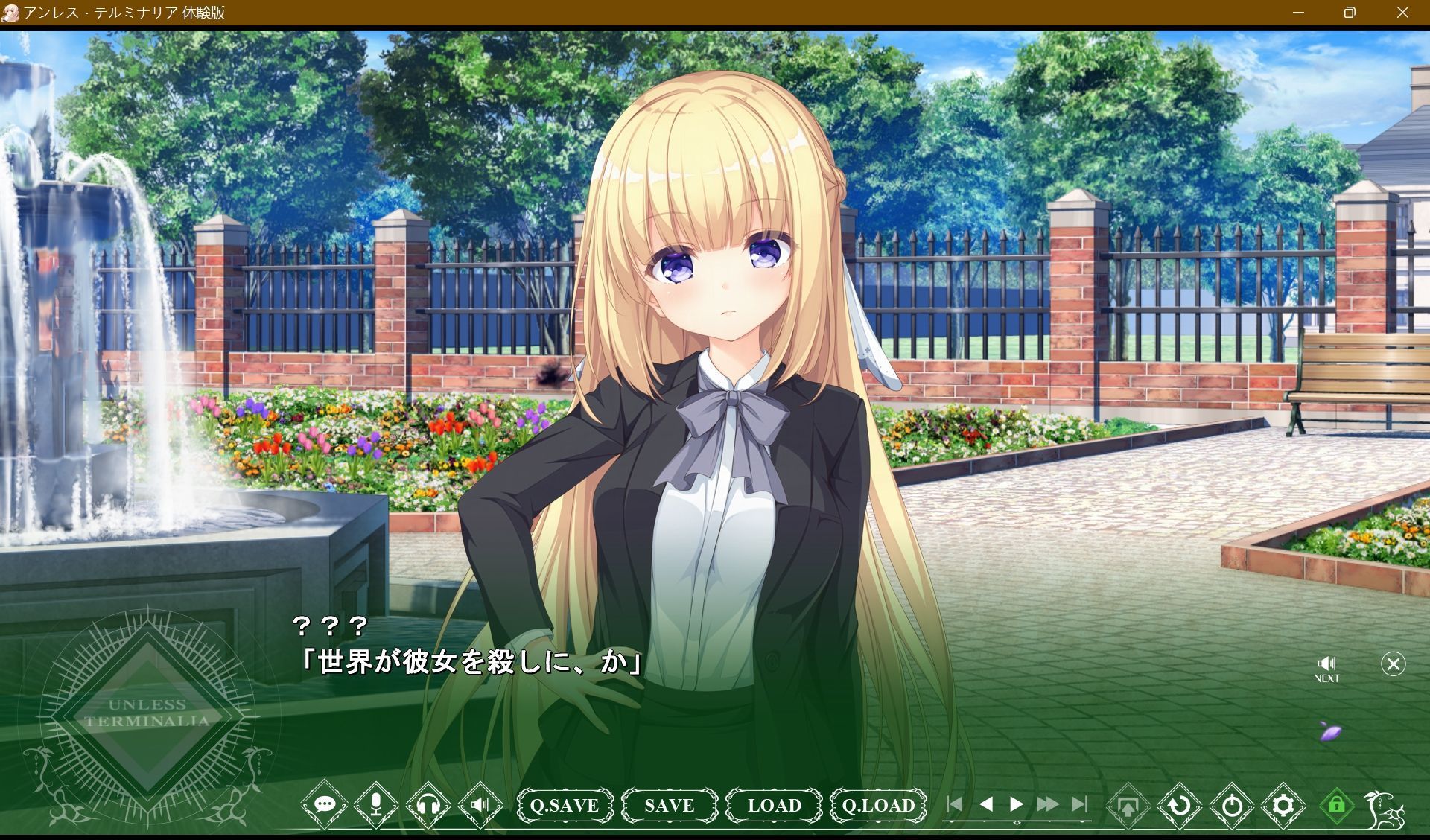Select the power icon to quit the game

(x=1233, y=805)
